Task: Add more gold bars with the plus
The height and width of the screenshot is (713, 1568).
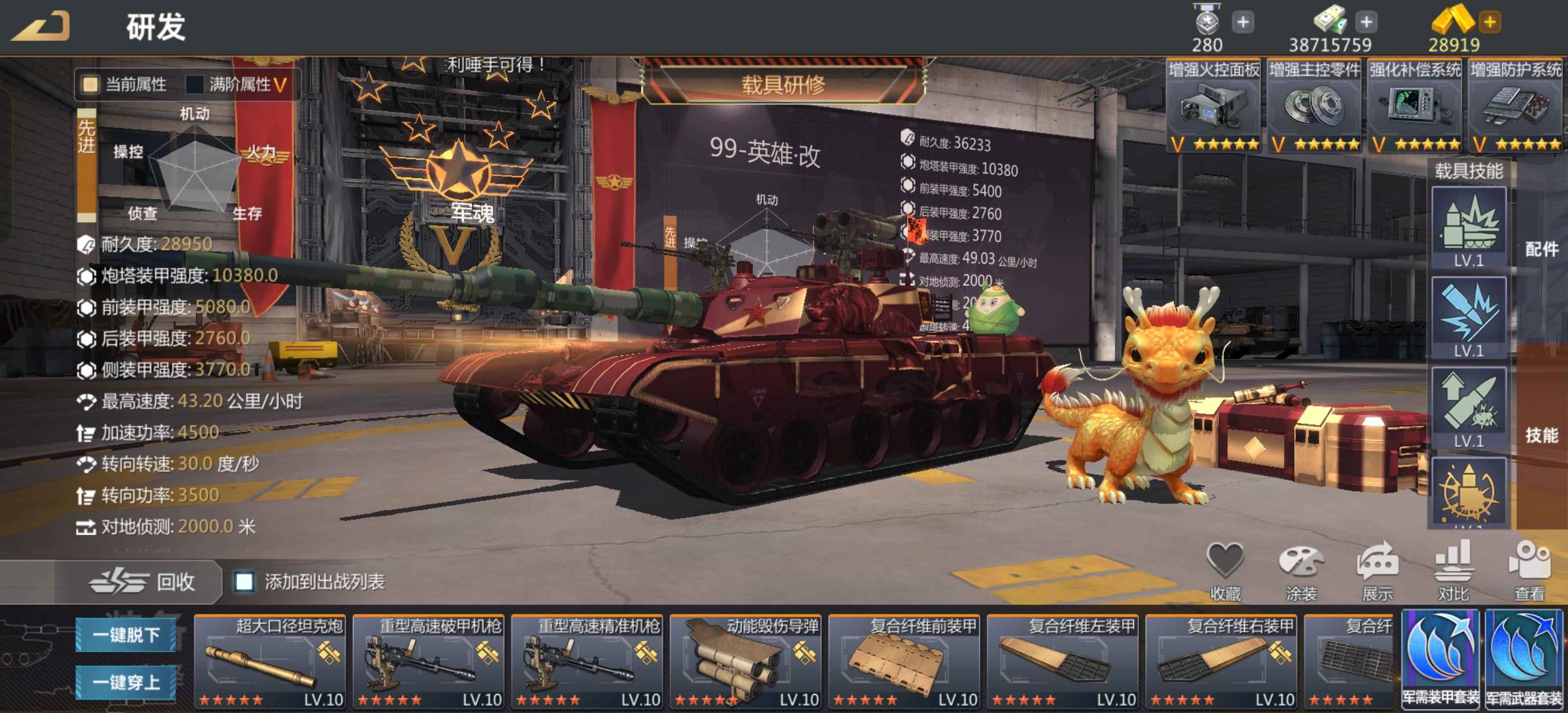Action: pyautogui.click(x=1489, y=22)
